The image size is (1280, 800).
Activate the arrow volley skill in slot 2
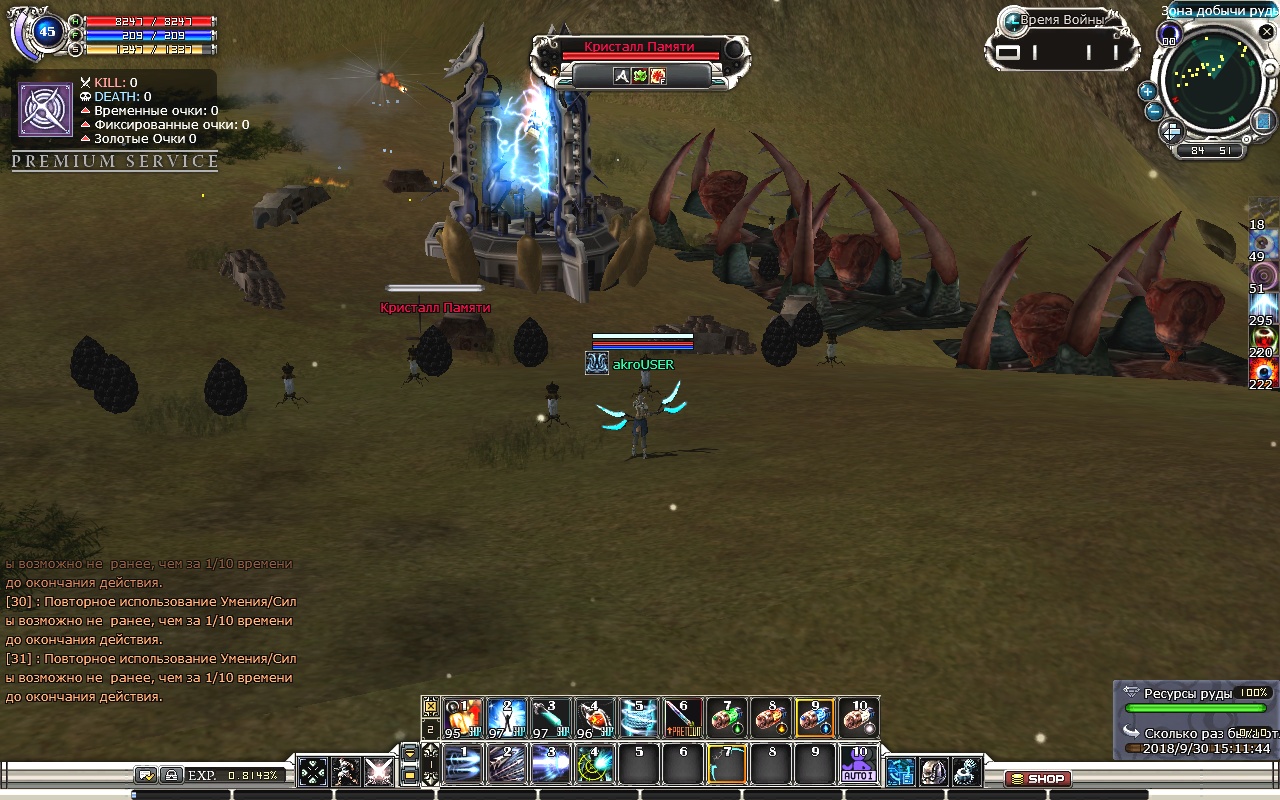[507, 764]
